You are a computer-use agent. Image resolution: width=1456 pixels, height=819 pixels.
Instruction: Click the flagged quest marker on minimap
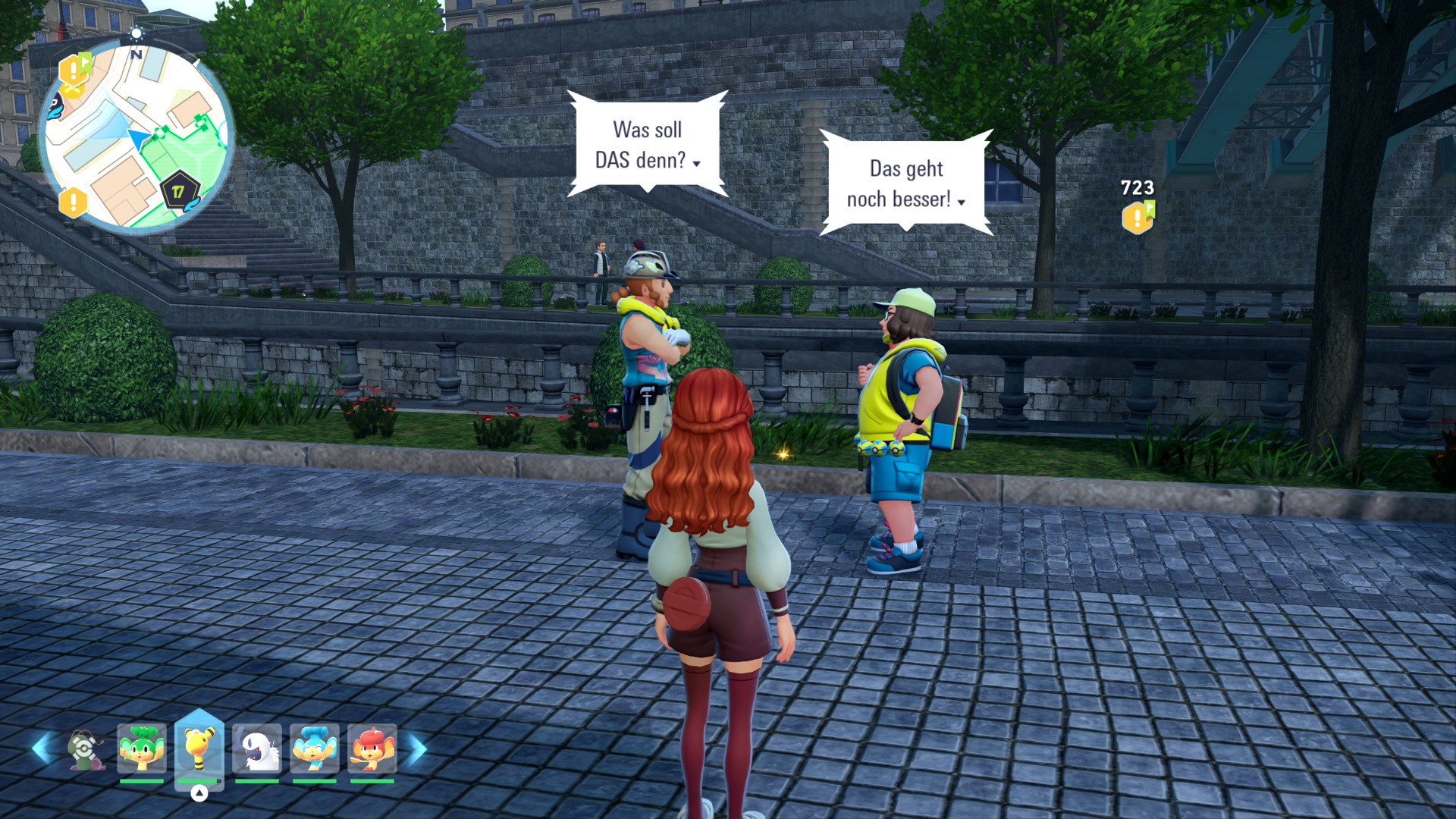click(75, 69)
